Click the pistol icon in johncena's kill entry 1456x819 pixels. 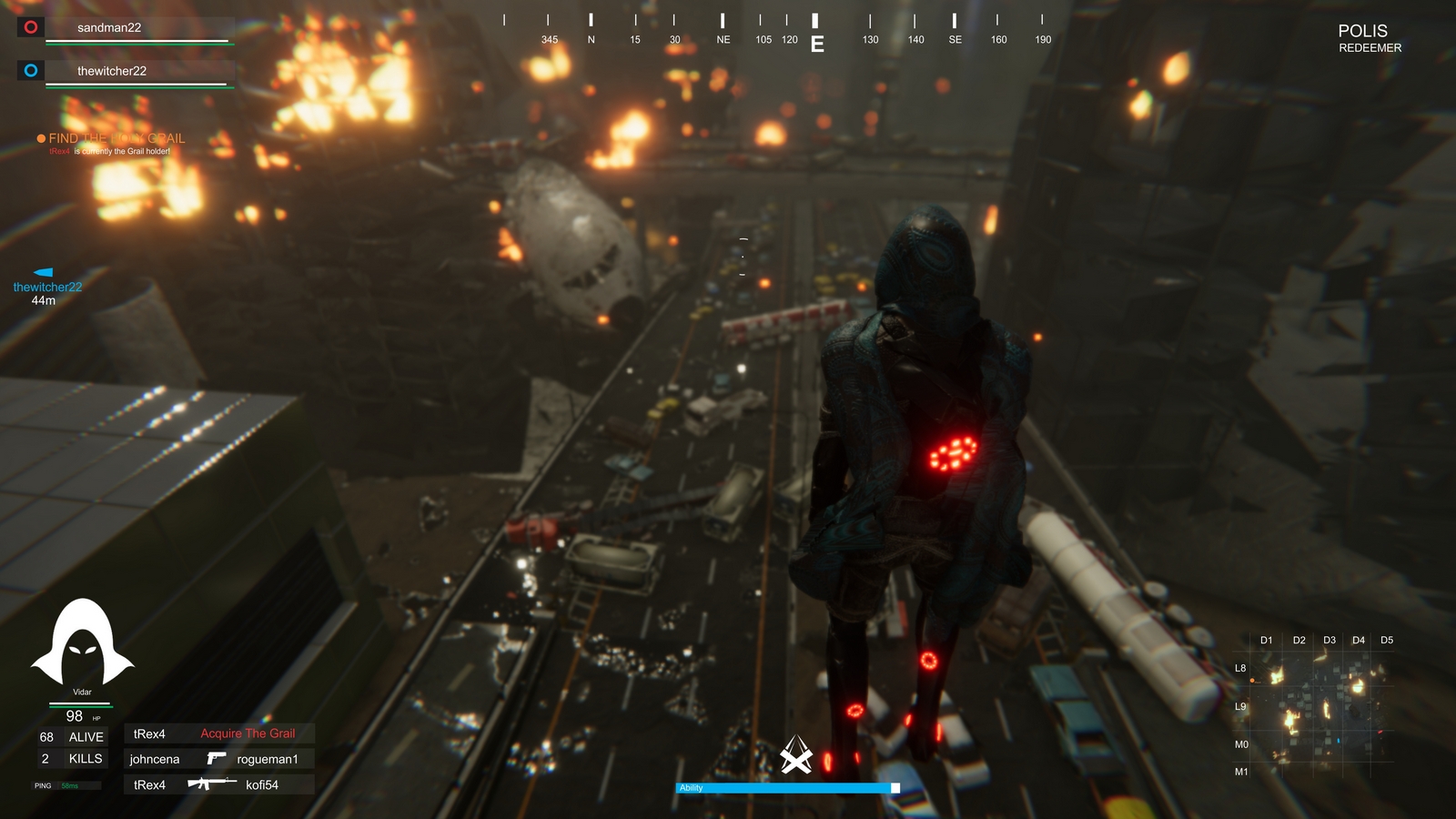(216, 758)
